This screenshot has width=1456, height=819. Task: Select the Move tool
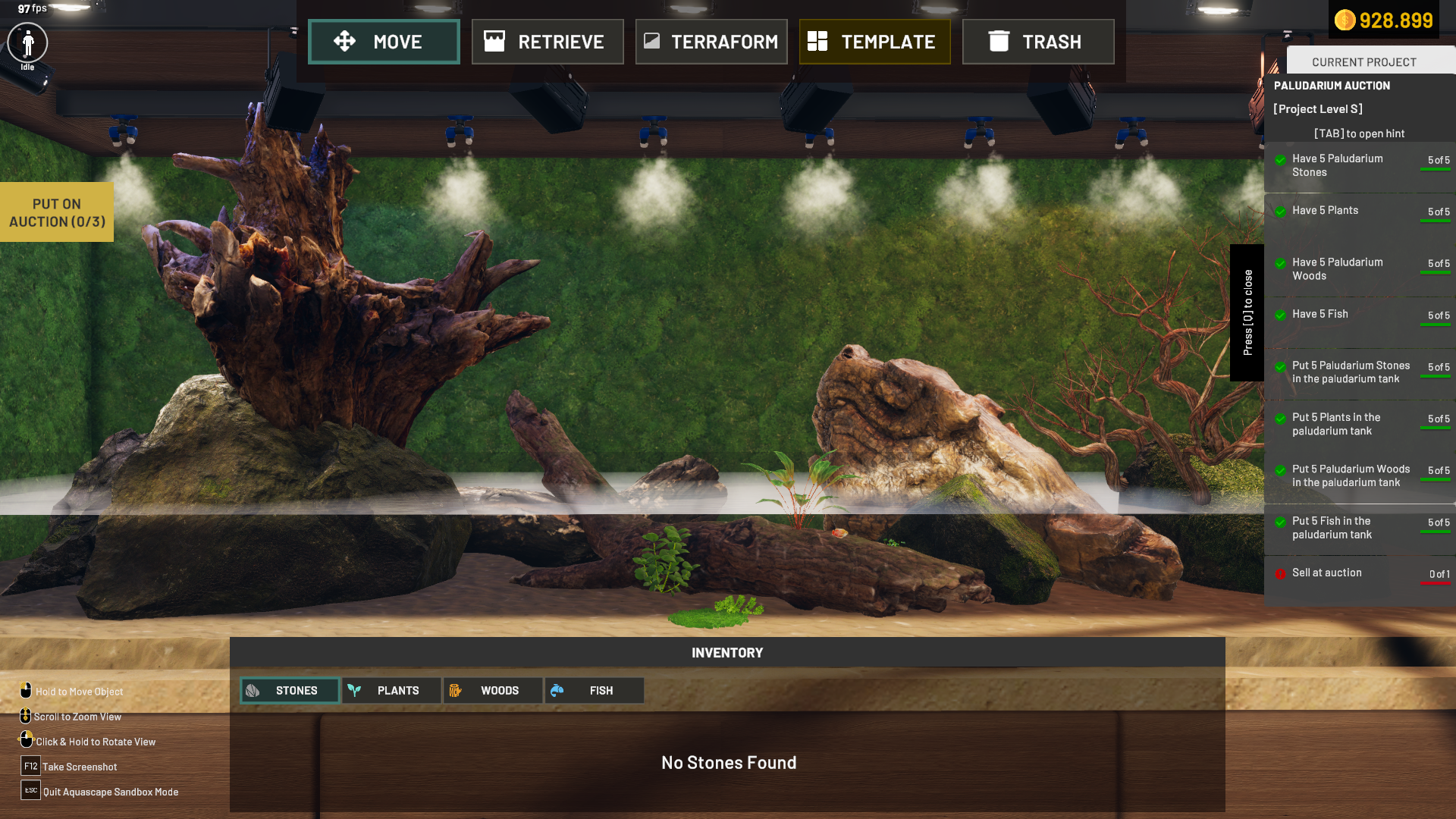384,42
